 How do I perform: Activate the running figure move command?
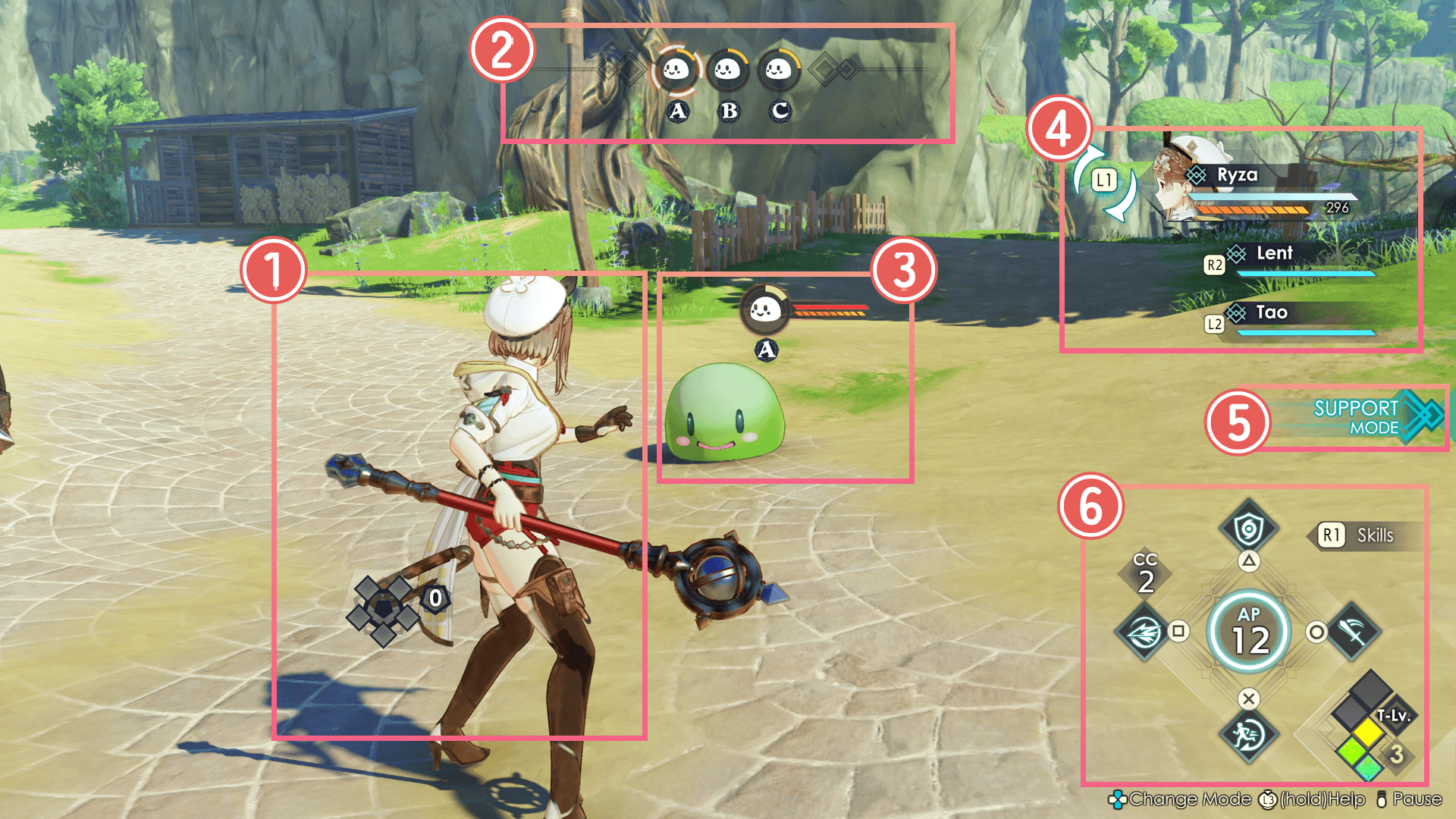[1248, 735]
